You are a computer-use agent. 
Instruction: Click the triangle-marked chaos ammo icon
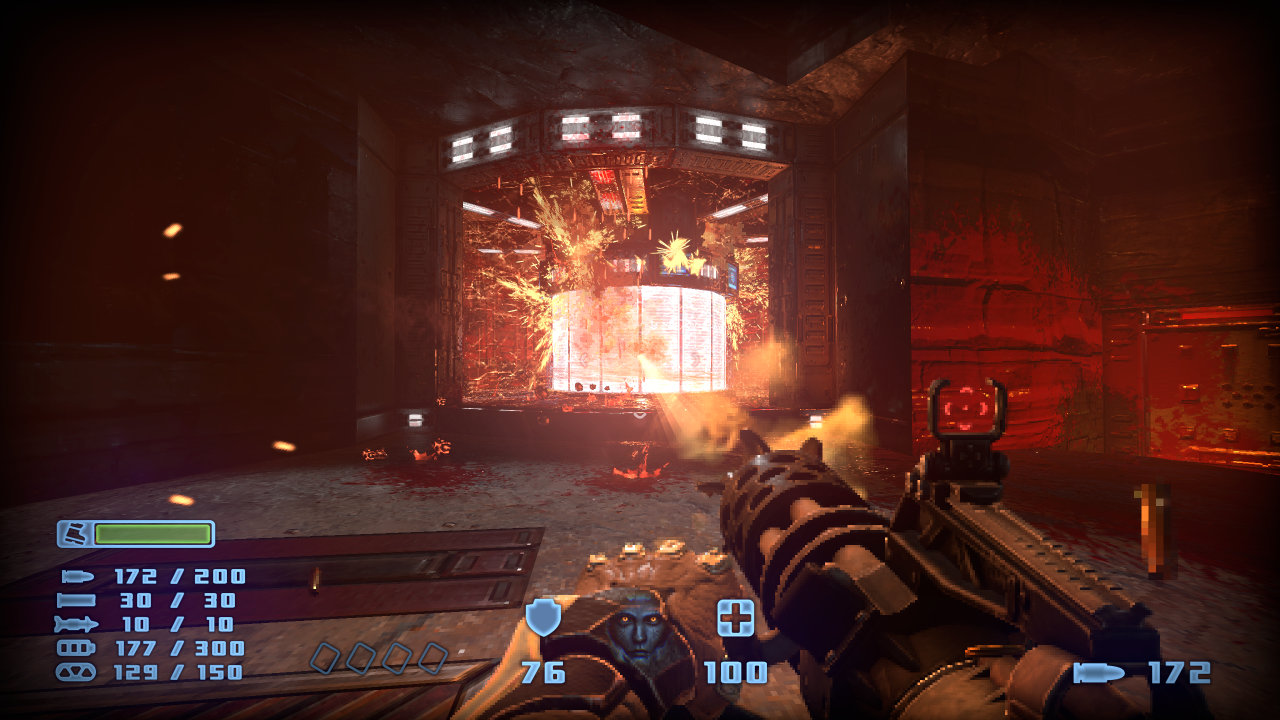[77, 672]
